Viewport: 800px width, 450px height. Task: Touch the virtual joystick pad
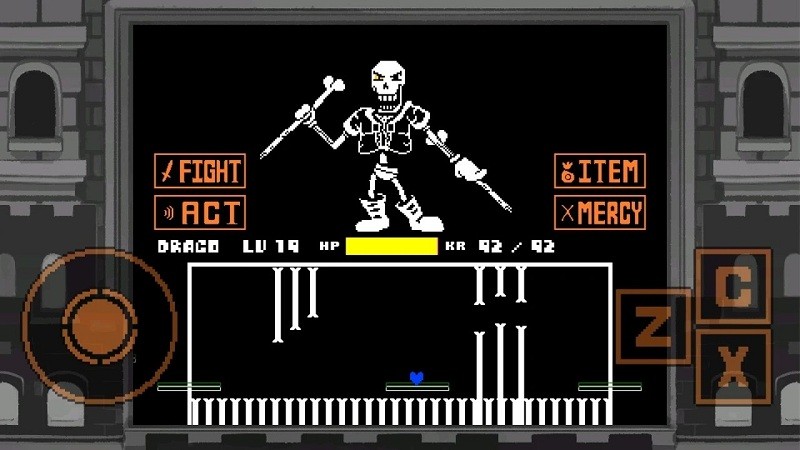pyautogui.click(x=98, y=324)
